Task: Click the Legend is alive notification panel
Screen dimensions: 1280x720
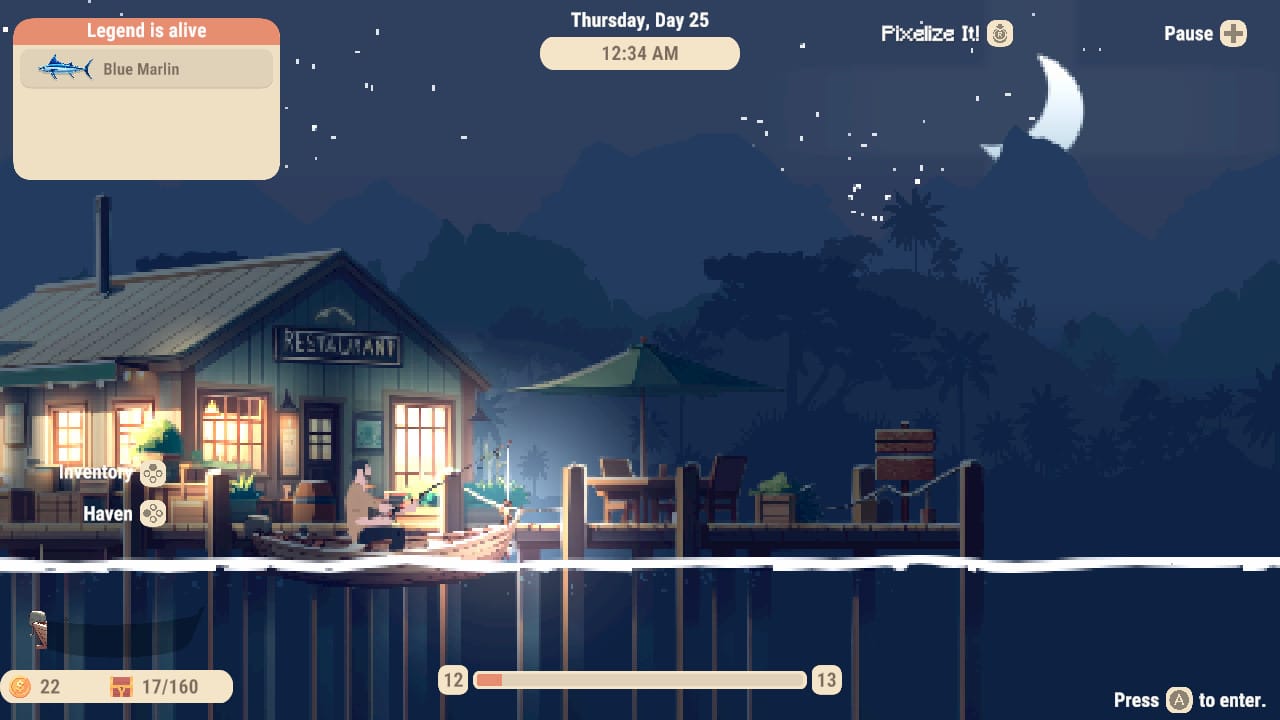Action: 146,95
